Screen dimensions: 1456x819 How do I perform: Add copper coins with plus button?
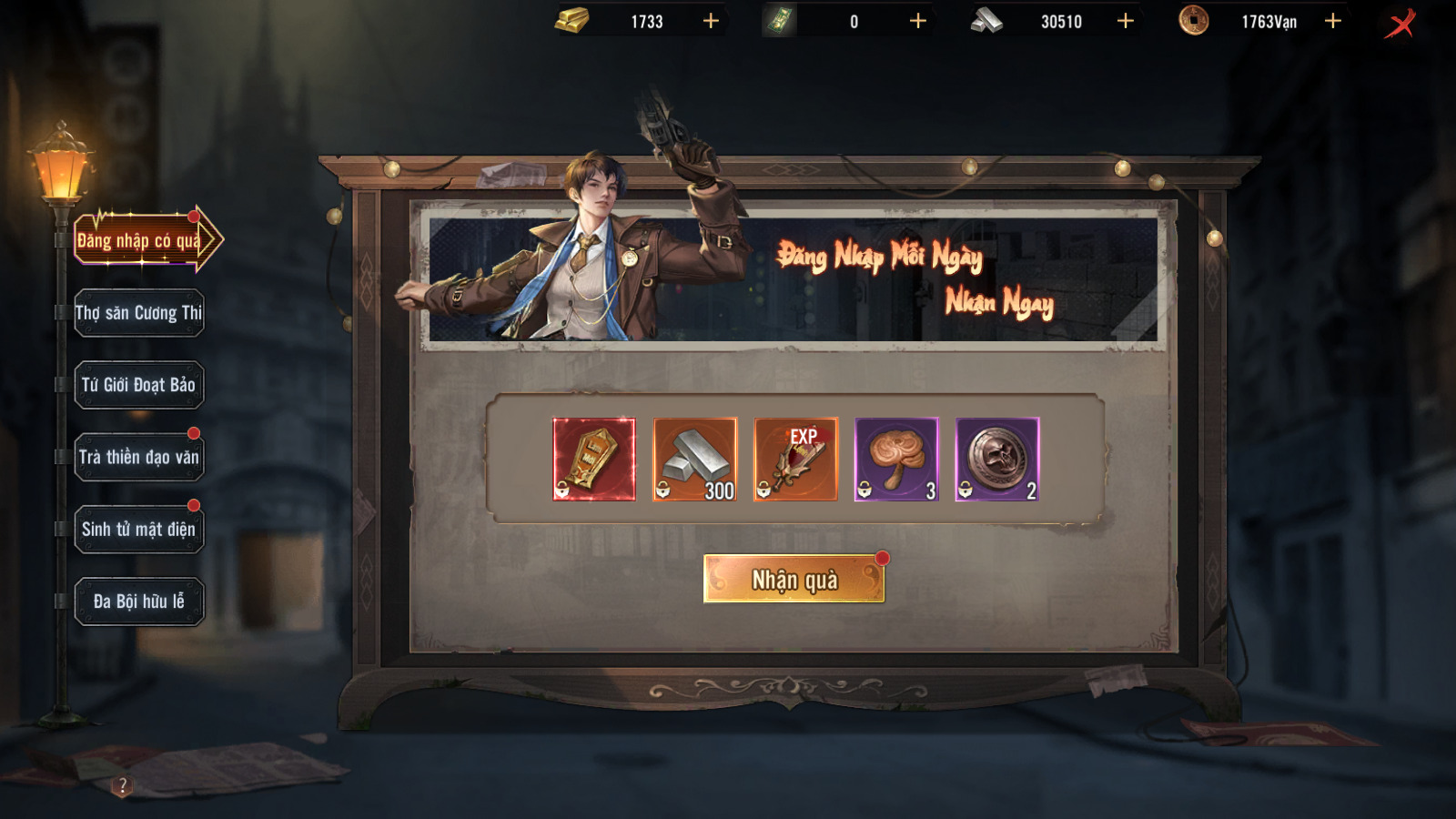tap(1333, 21)
